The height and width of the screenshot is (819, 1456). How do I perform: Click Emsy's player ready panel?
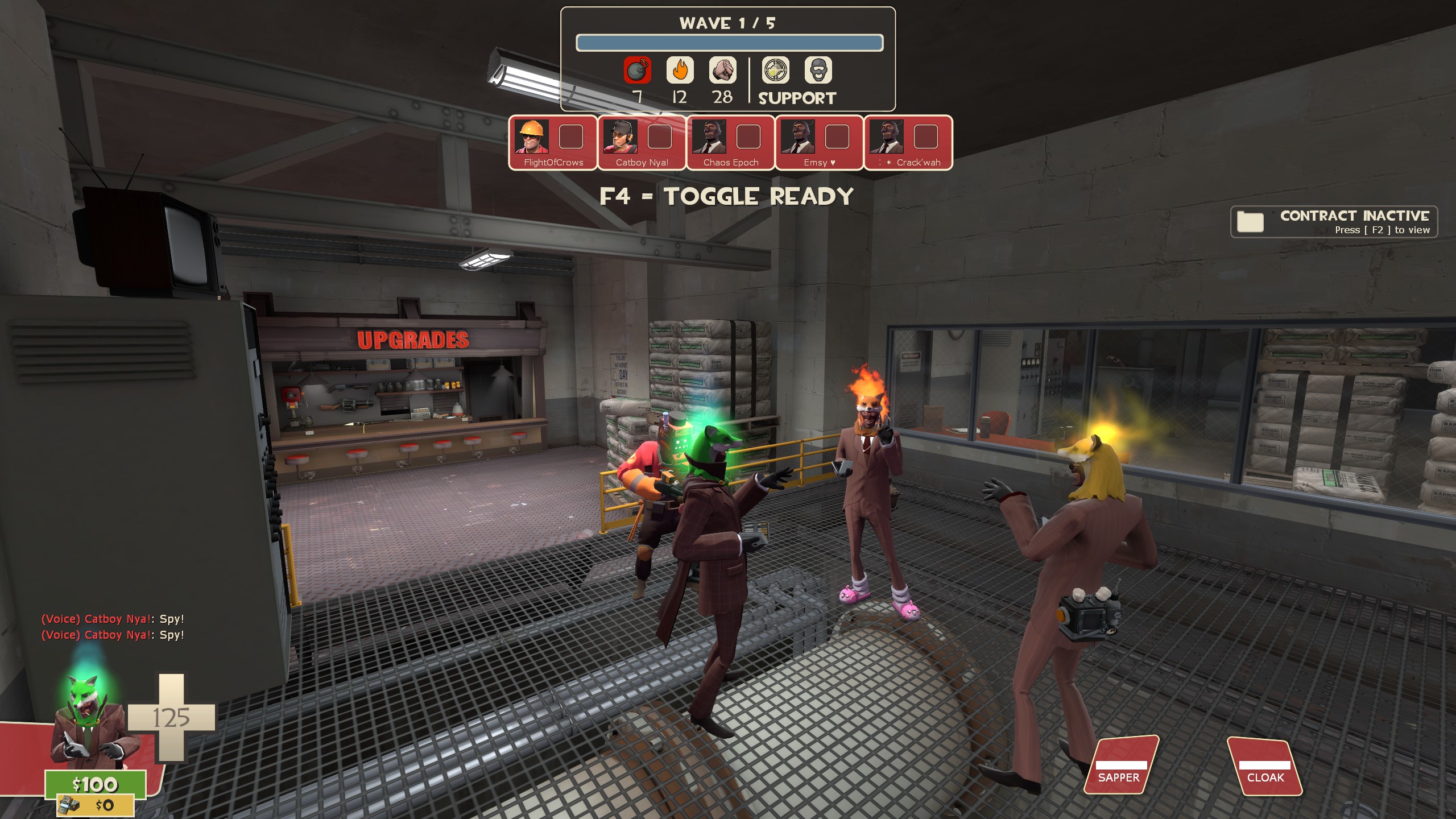click(x=819, y=142)
